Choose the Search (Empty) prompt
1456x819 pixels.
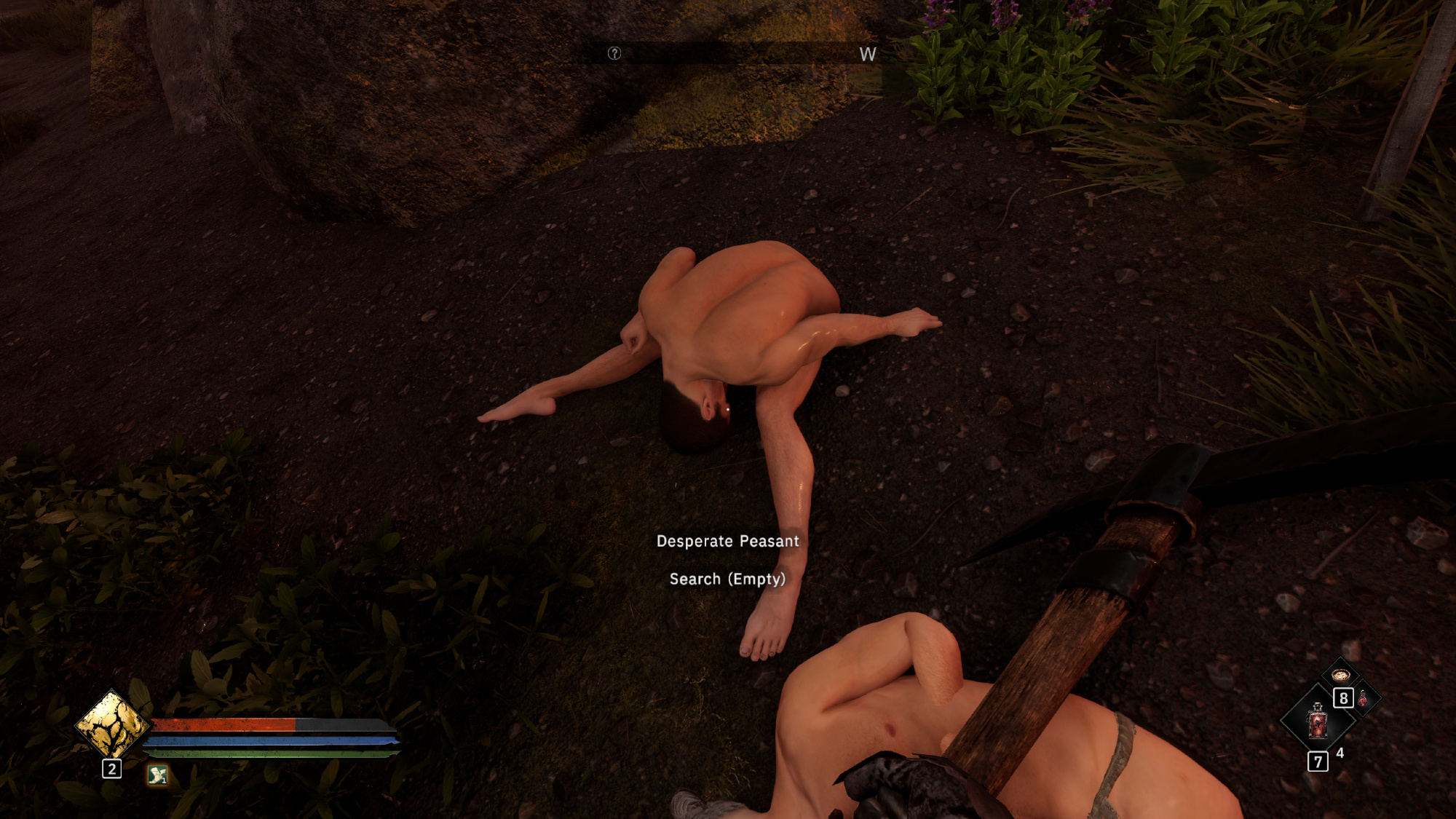tap(727, 579)
